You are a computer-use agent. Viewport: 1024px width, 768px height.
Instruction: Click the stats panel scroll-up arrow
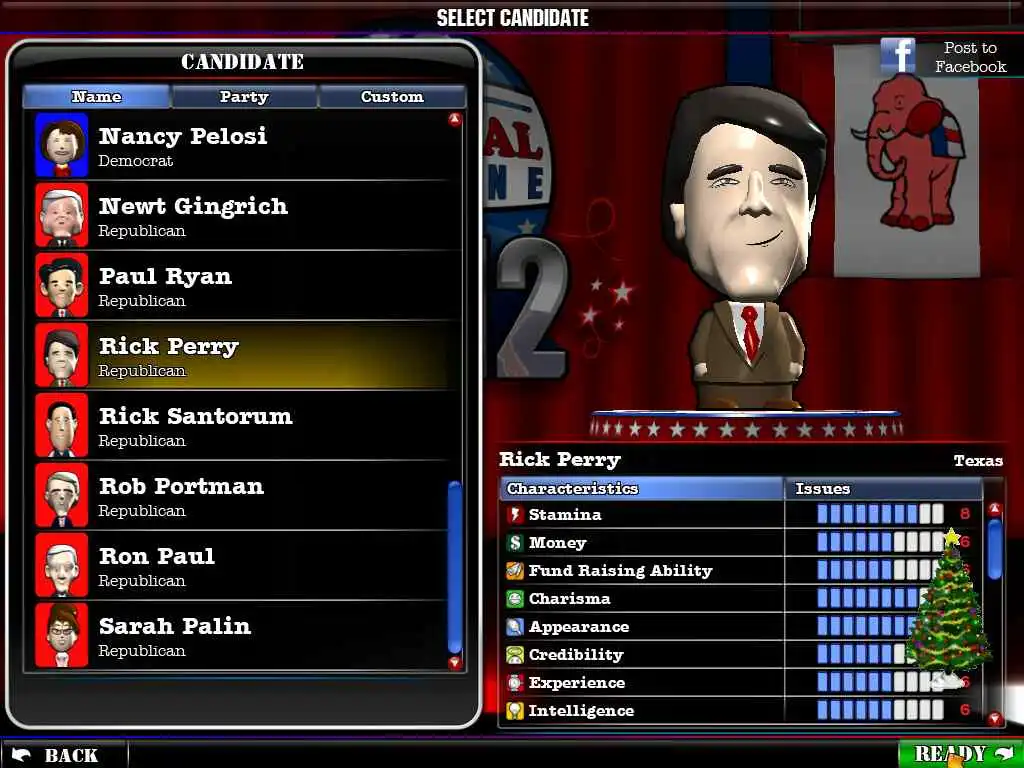[994, 509]
